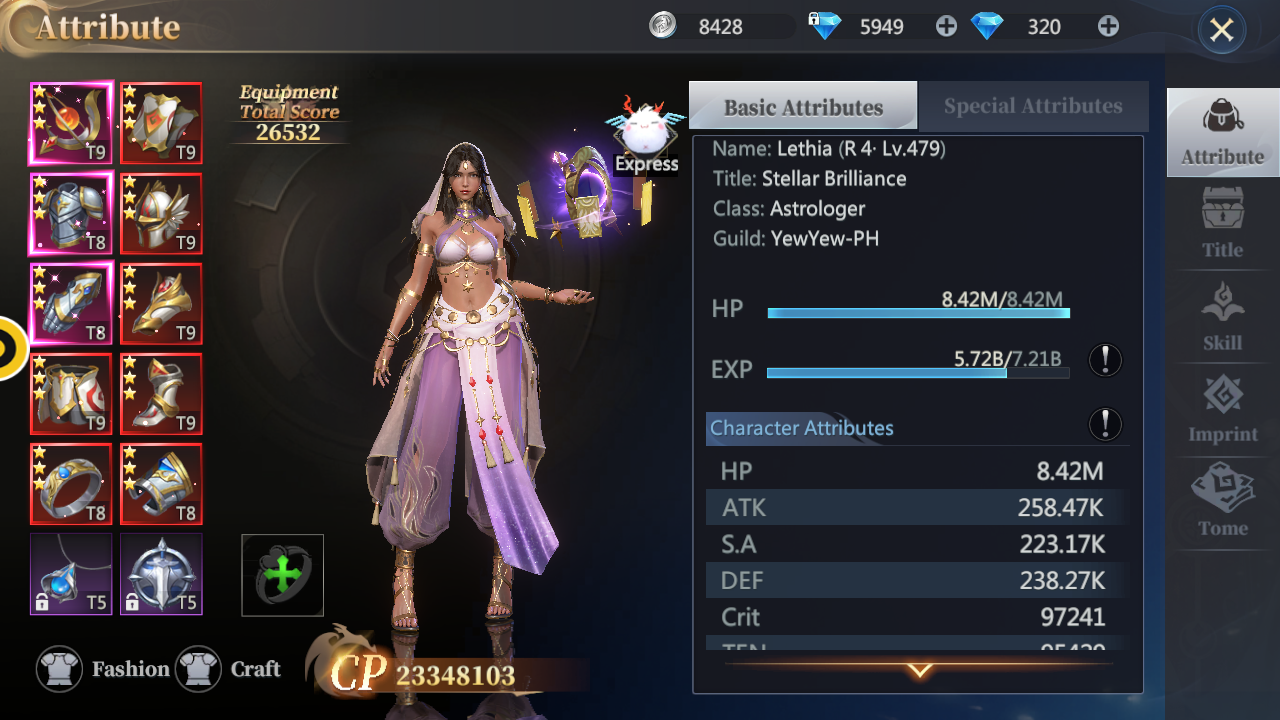Select the T8 ring equipment slot
The image size is (1280, 720).
click(71, 484)
